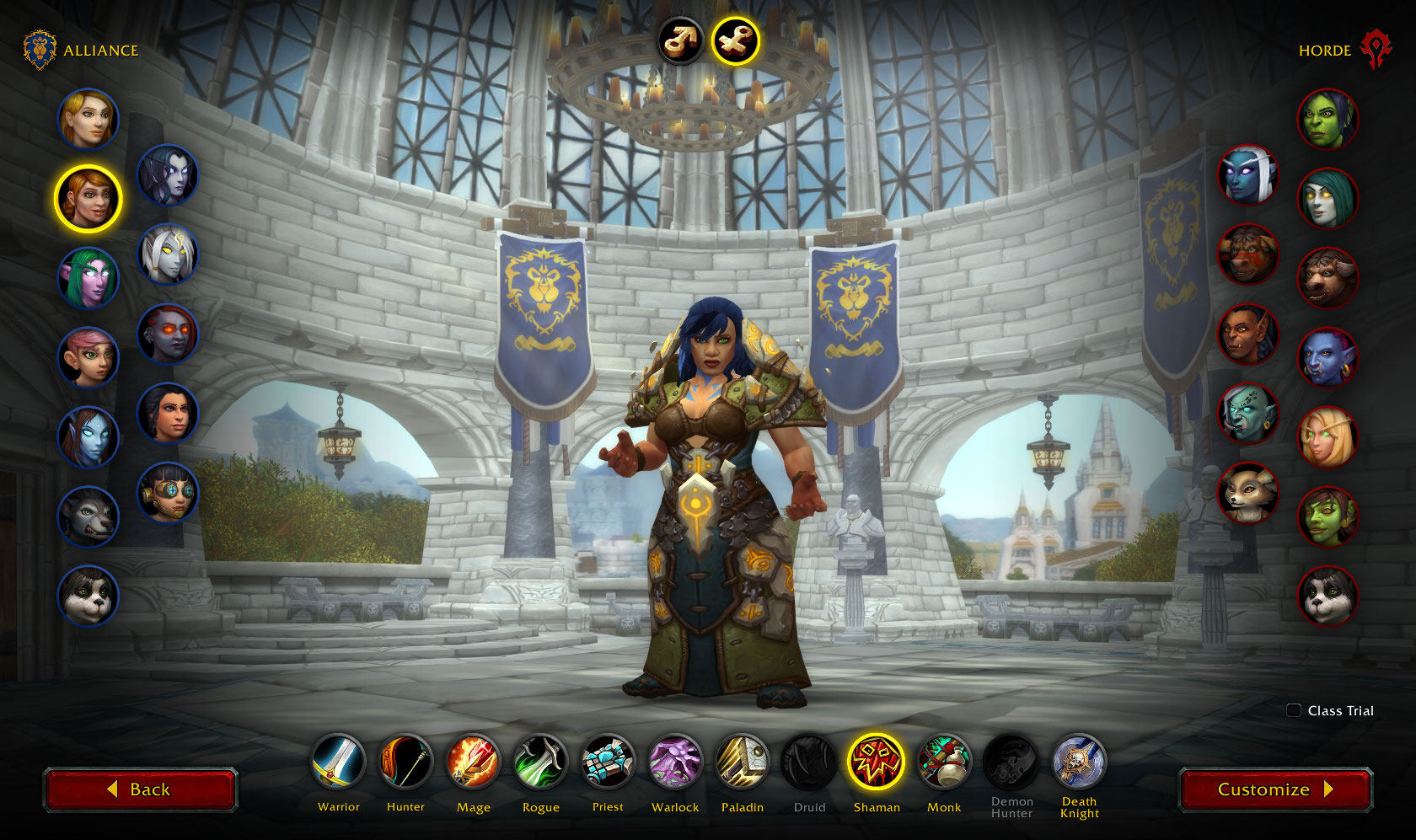Choose the Monk class
Screen dimensions: 1416x840
(944, 762)
